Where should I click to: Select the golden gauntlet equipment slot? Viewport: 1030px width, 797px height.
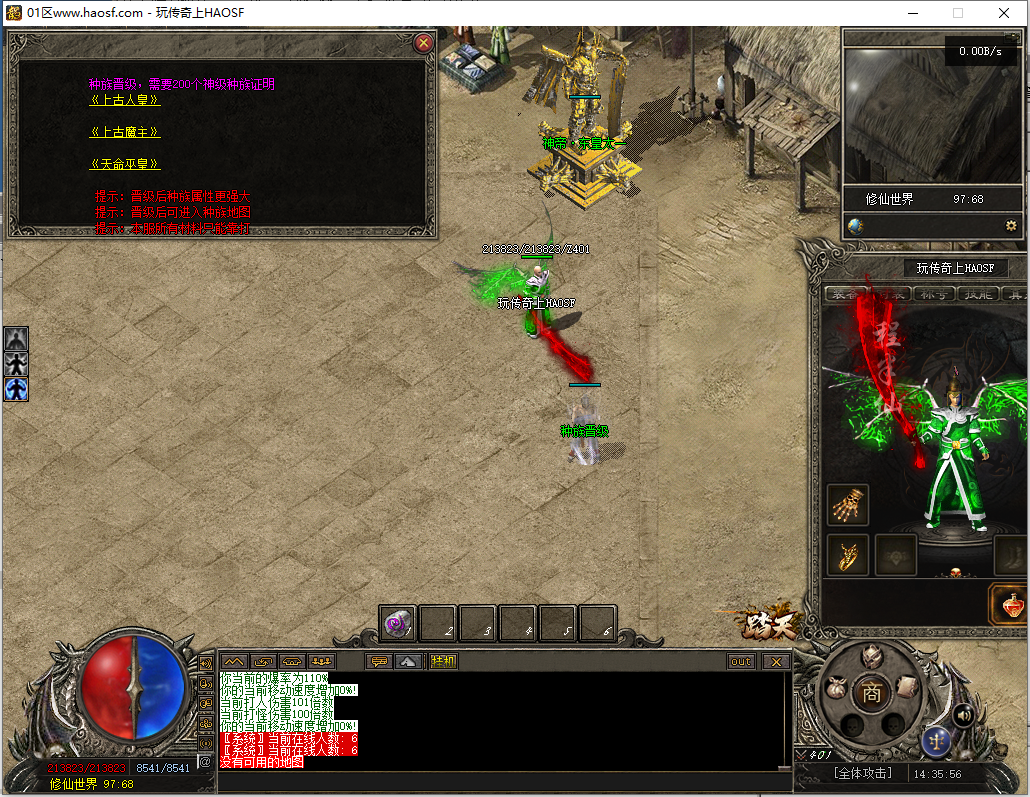click(x=848, y=505)
